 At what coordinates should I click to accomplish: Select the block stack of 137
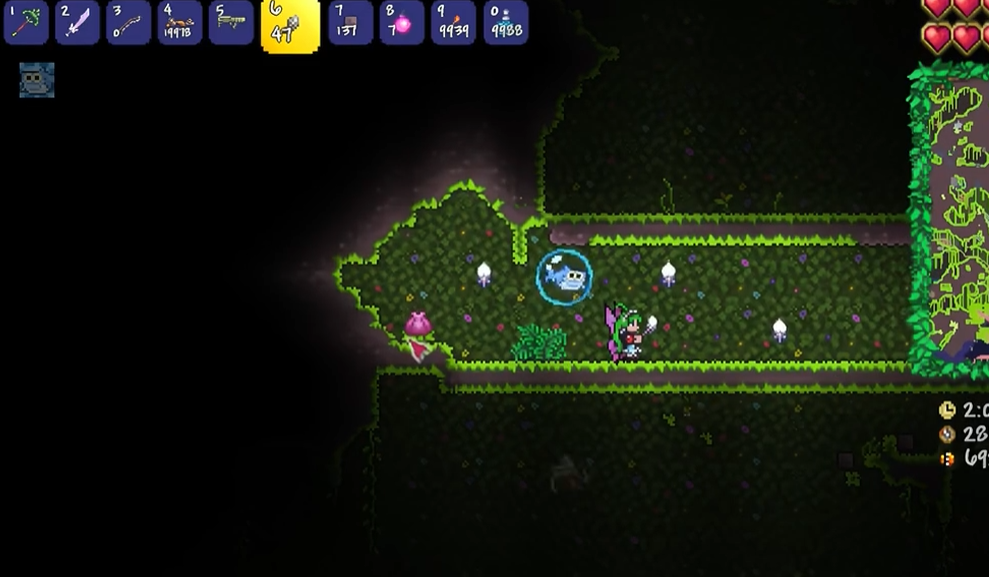[350, 23]
